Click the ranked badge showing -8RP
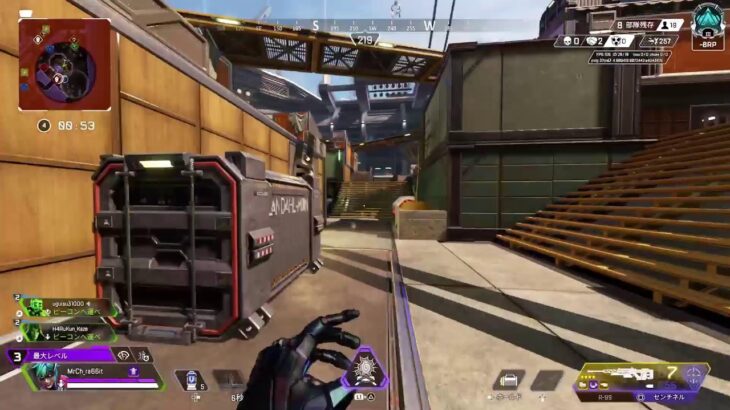Viewport: 730px width, 410px height. click(708, 26)
